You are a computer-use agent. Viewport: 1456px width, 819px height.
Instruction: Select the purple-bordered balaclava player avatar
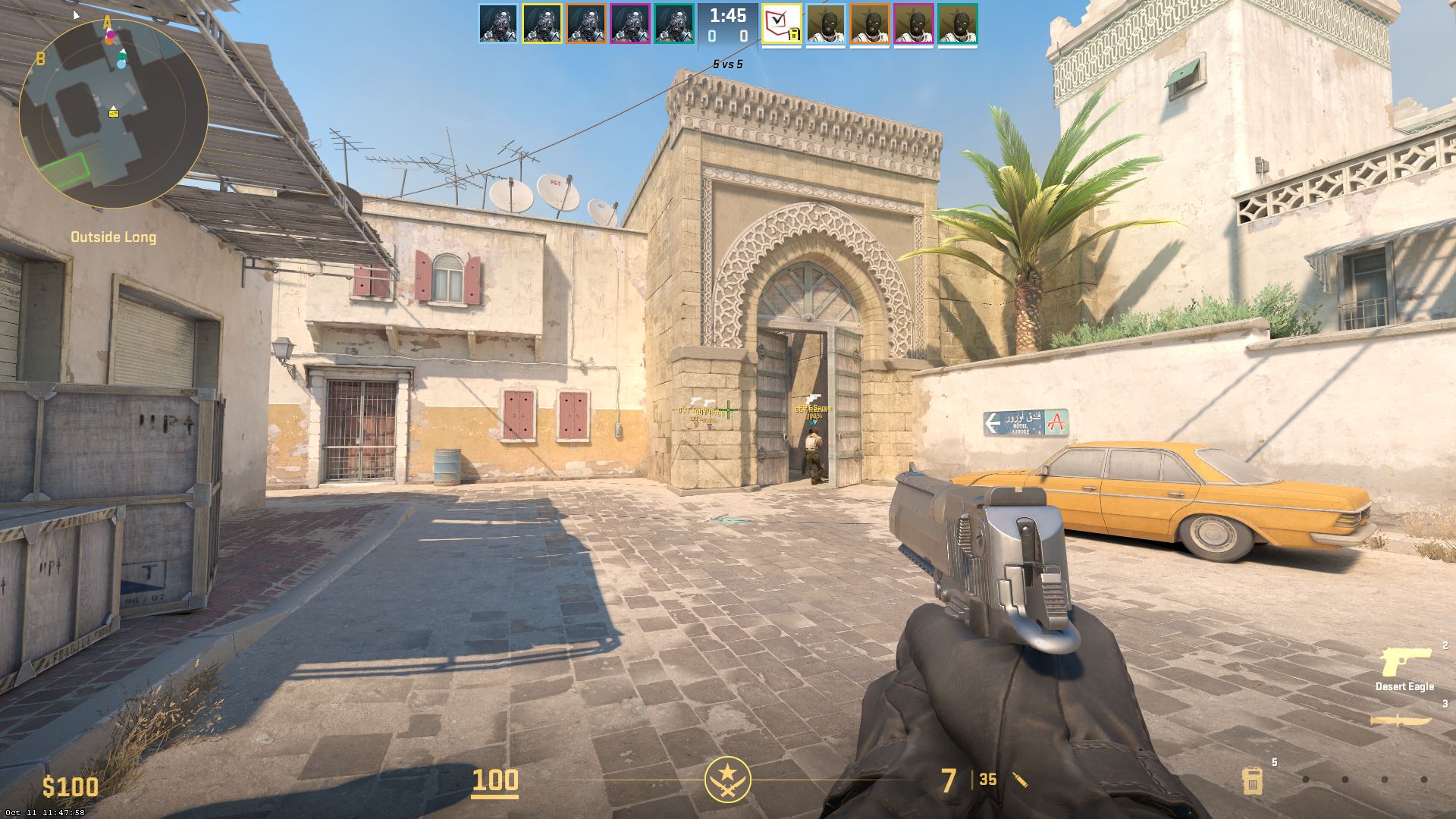[914, 24]
